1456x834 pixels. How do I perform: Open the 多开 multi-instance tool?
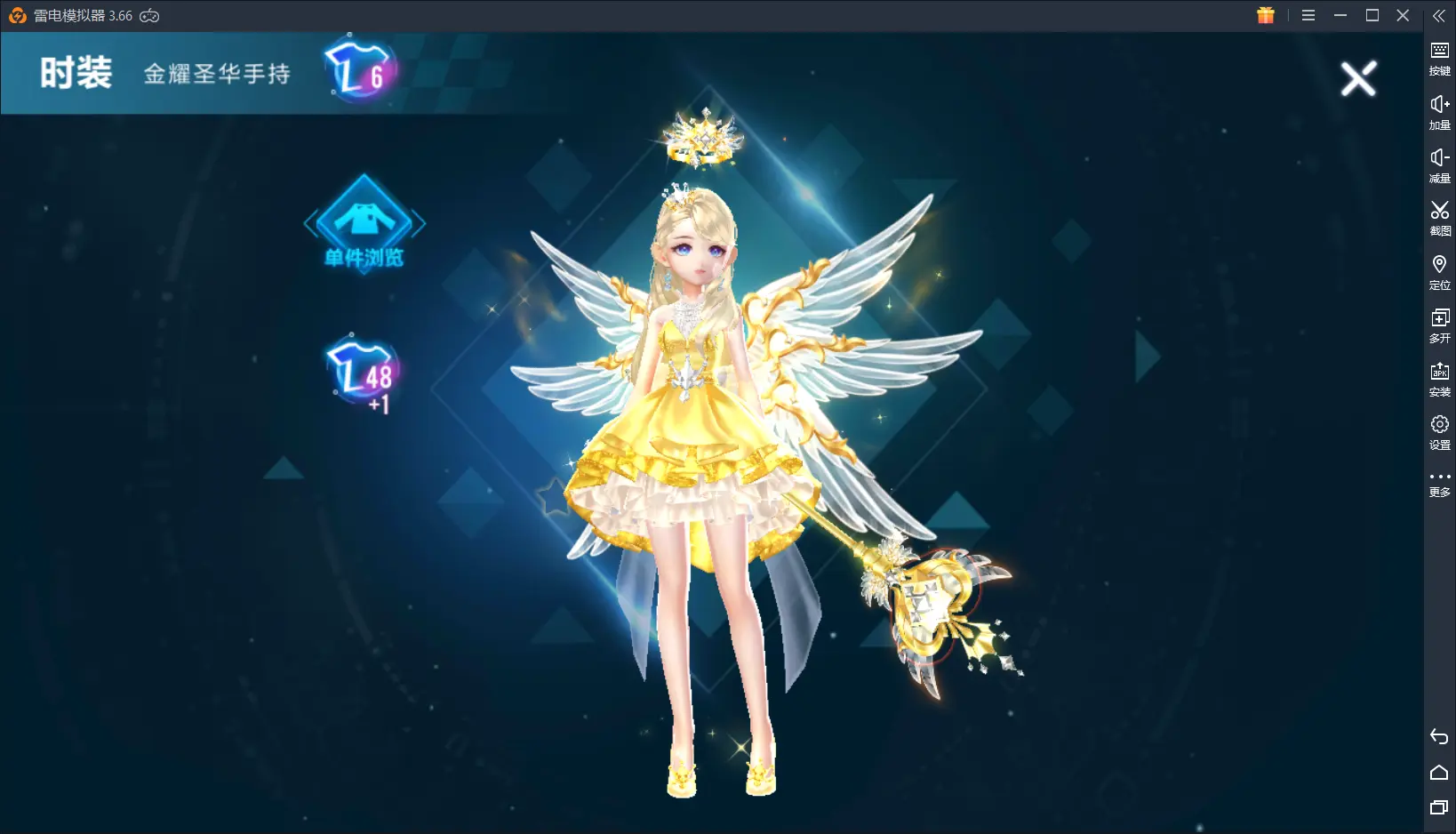coord(1439,325)
